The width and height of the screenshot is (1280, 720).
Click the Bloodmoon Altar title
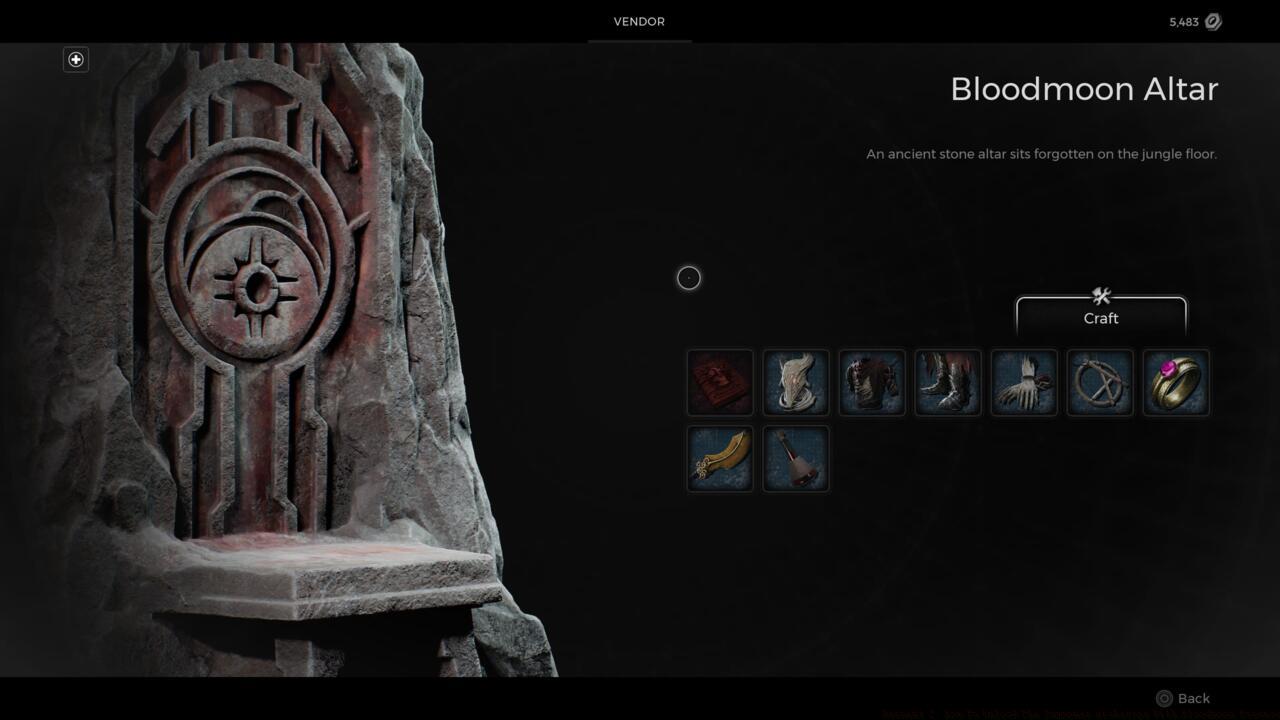coord(1083,89)
